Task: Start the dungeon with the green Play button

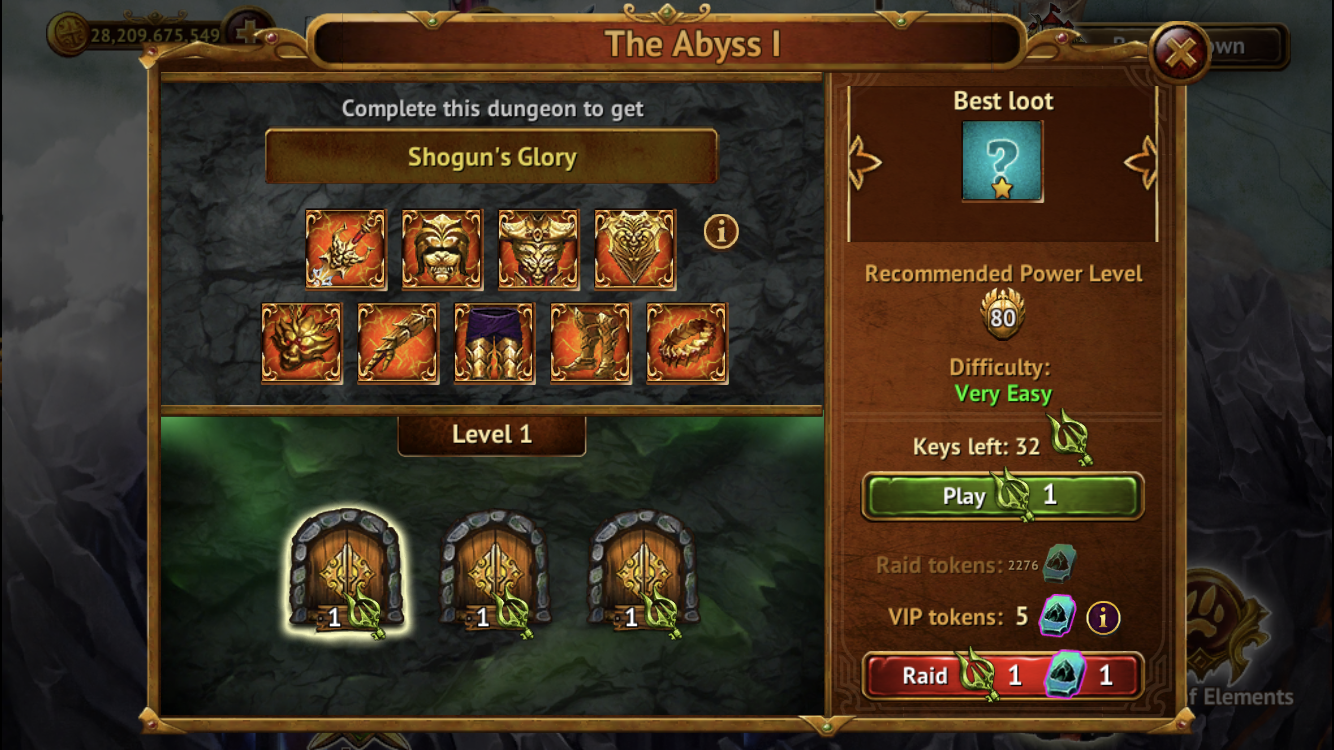Action: point(1002,496)
